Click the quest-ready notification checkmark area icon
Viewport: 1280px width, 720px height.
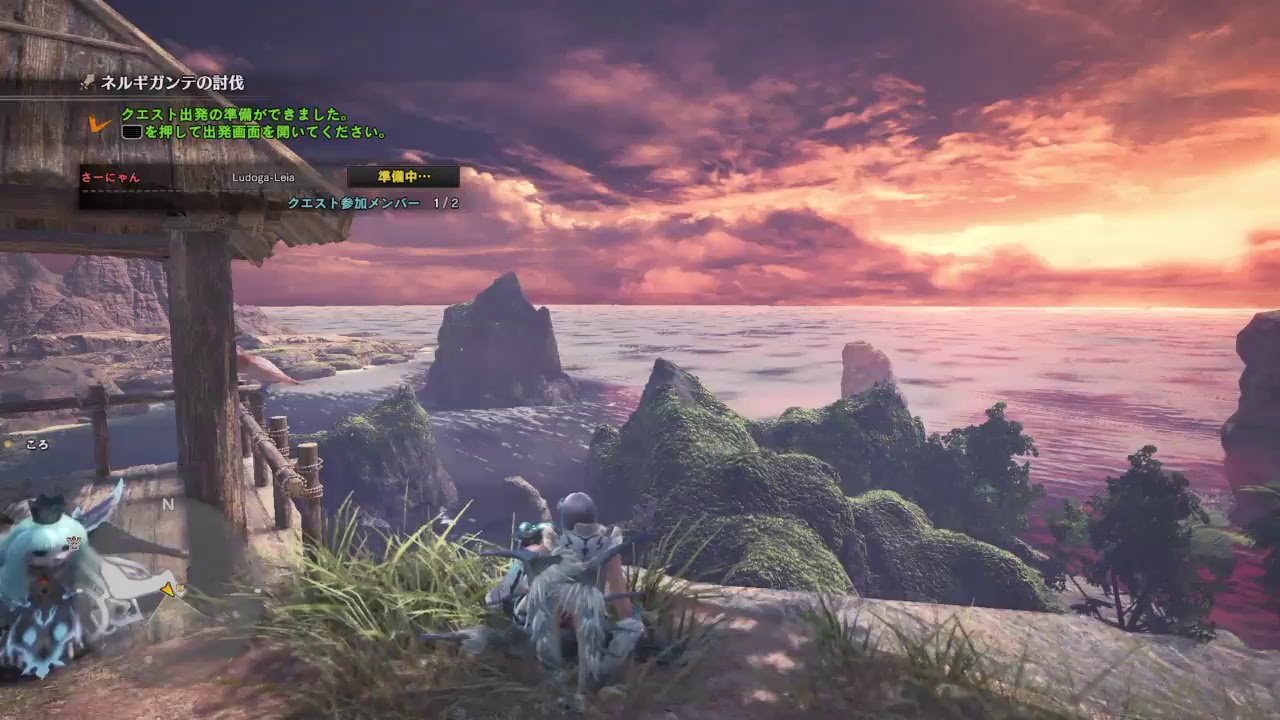pyautogui.click(x=97, y=124)
